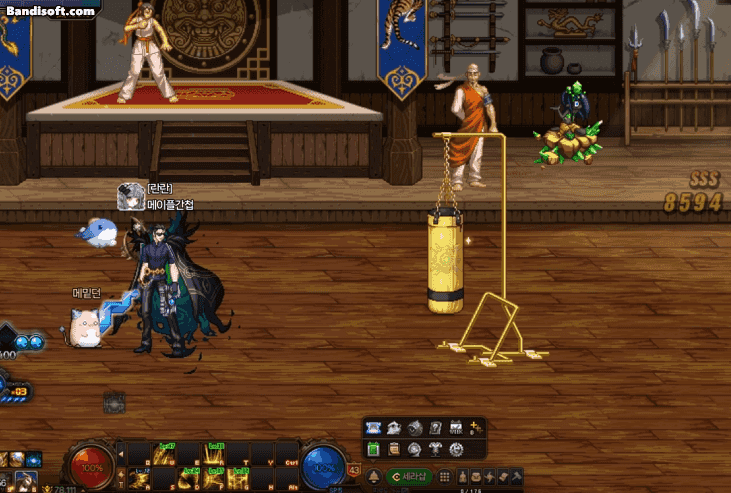Click the question mark book icon
The image size is (731, 493).
point(435,428)
